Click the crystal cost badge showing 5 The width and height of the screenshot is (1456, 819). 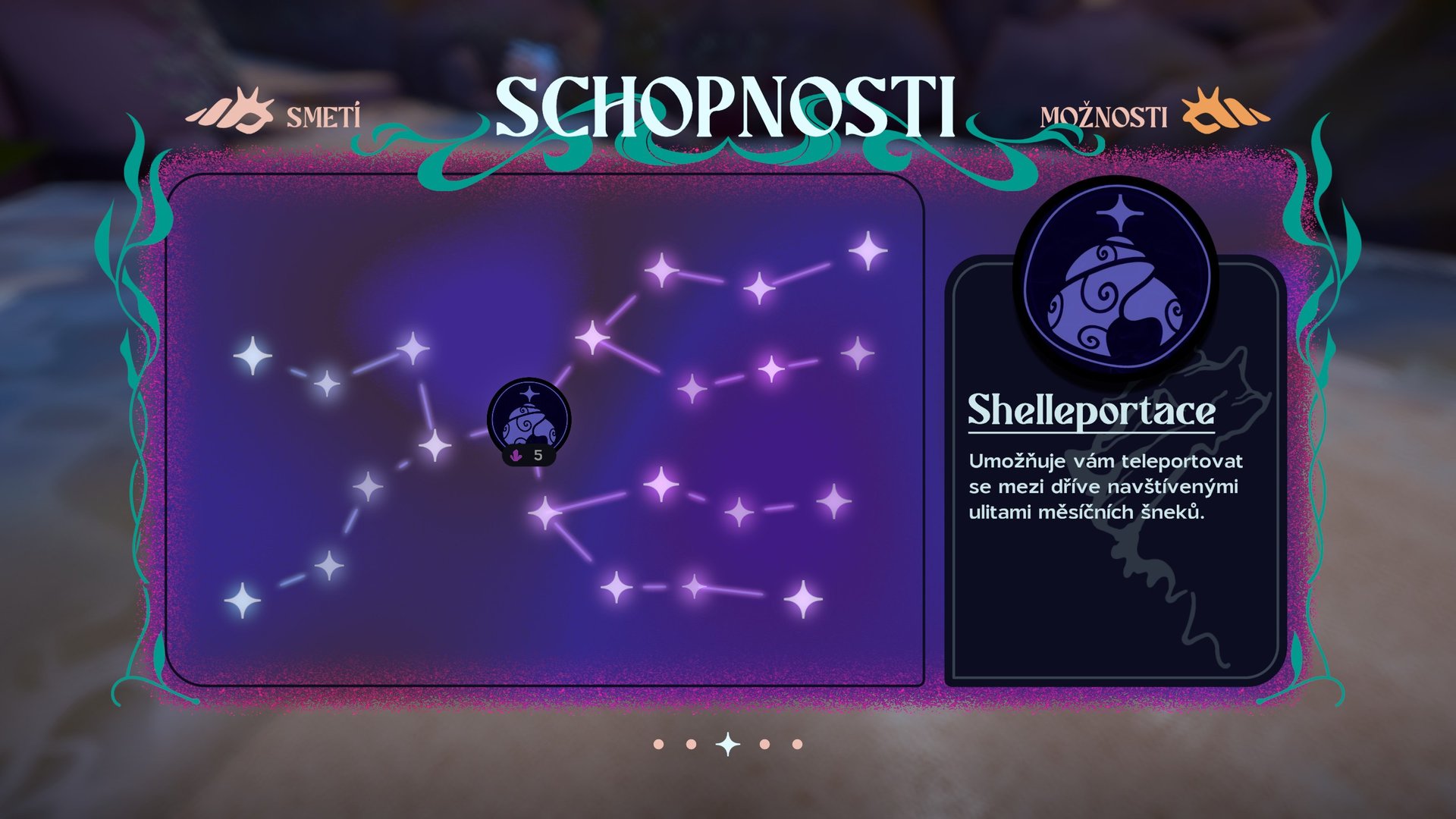pyautogui.click(x=529, y=456)
